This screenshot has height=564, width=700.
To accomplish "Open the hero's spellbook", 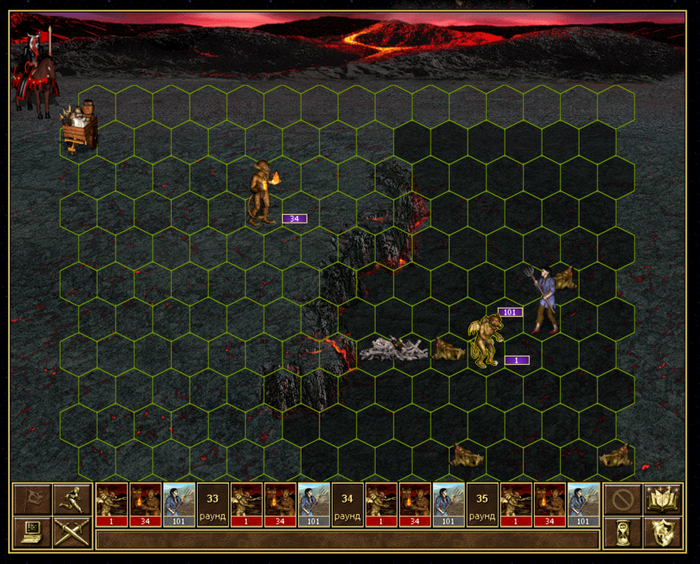I will click(664, 498).
